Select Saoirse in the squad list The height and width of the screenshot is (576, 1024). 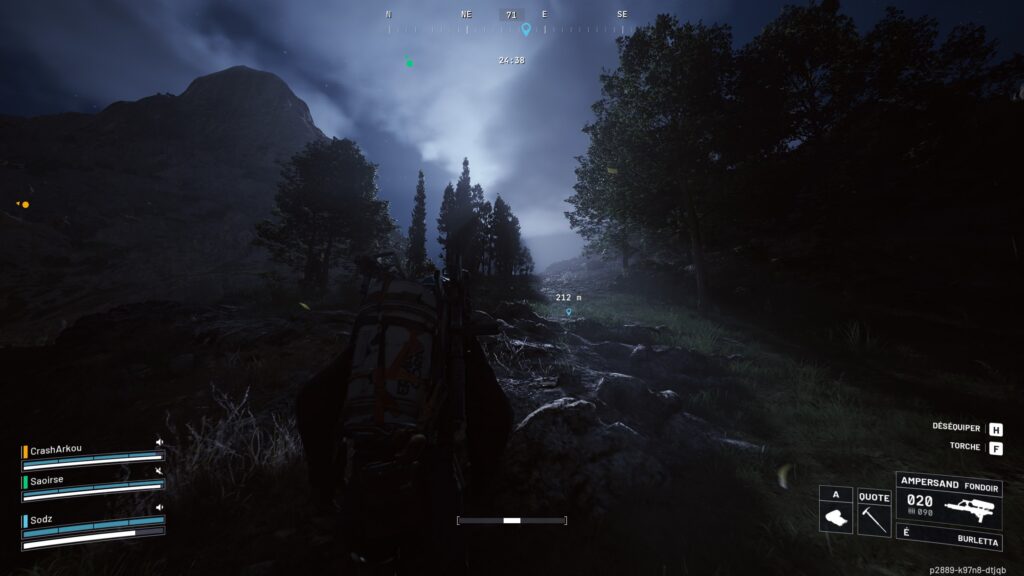coord(50,481)
